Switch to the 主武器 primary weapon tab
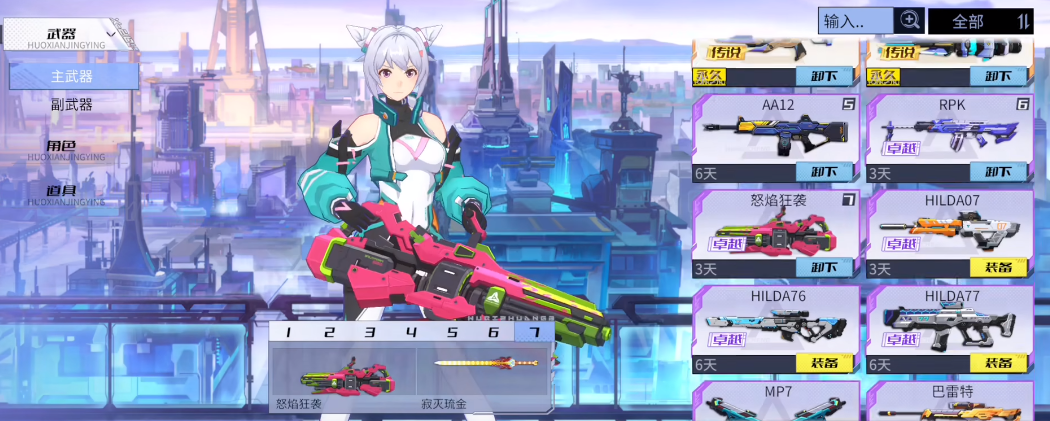Screen dimensions: 1050x421 point(72,76)
